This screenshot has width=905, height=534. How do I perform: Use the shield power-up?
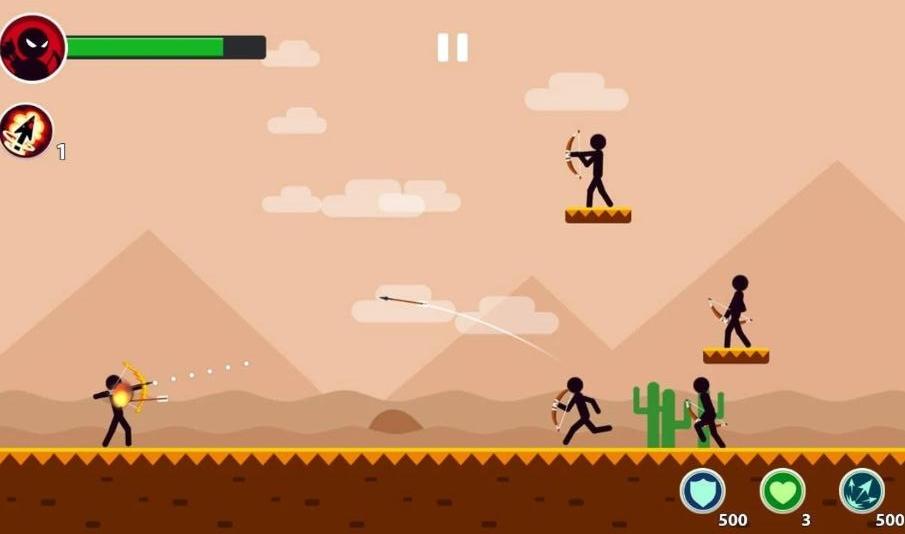[702, 491]
